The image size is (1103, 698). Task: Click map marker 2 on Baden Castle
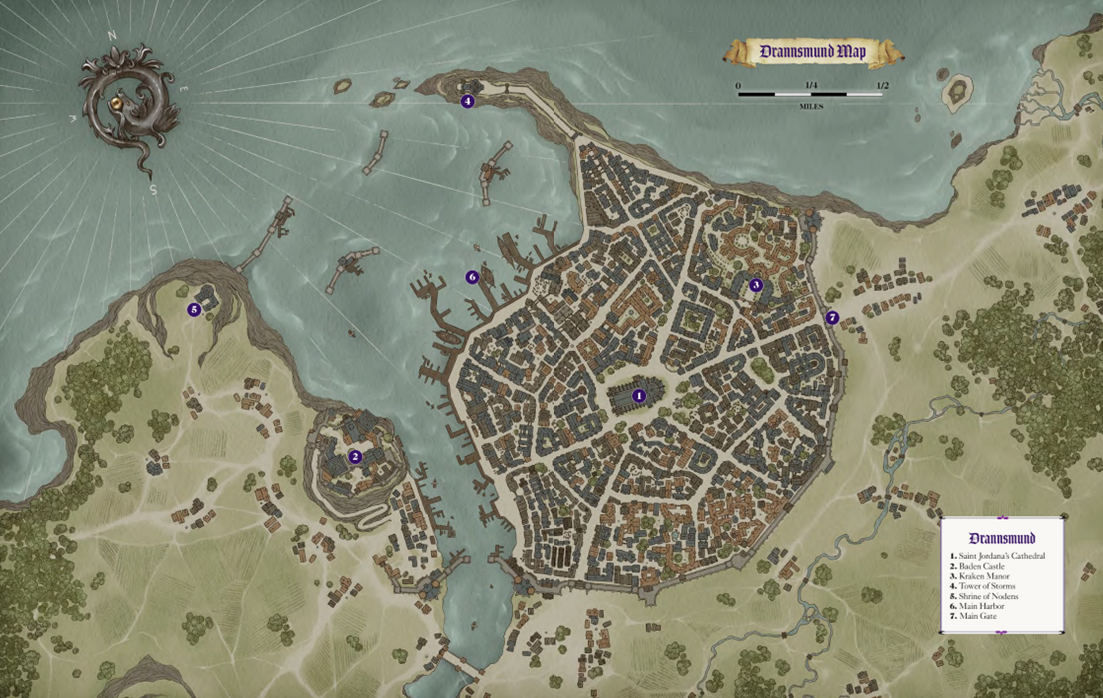click(355, 457)
